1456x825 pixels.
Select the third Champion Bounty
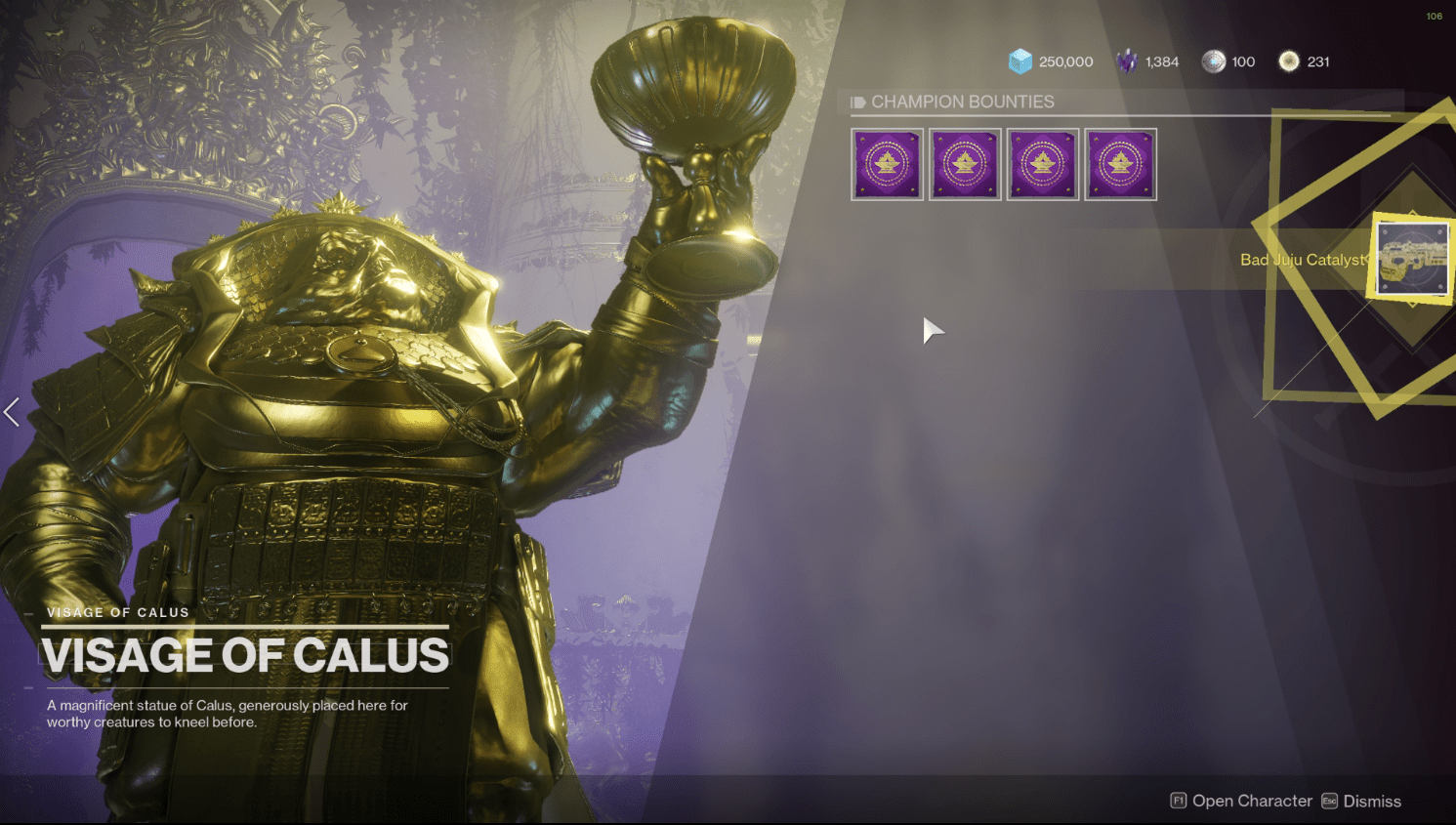click(1043, 163)
